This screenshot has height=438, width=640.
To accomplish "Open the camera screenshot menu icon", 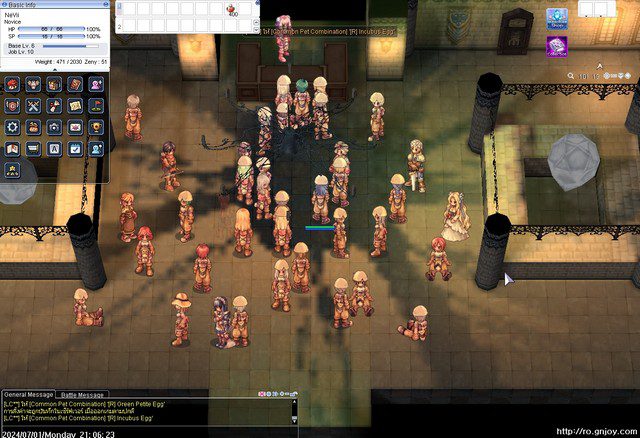I will coord(54,127).
